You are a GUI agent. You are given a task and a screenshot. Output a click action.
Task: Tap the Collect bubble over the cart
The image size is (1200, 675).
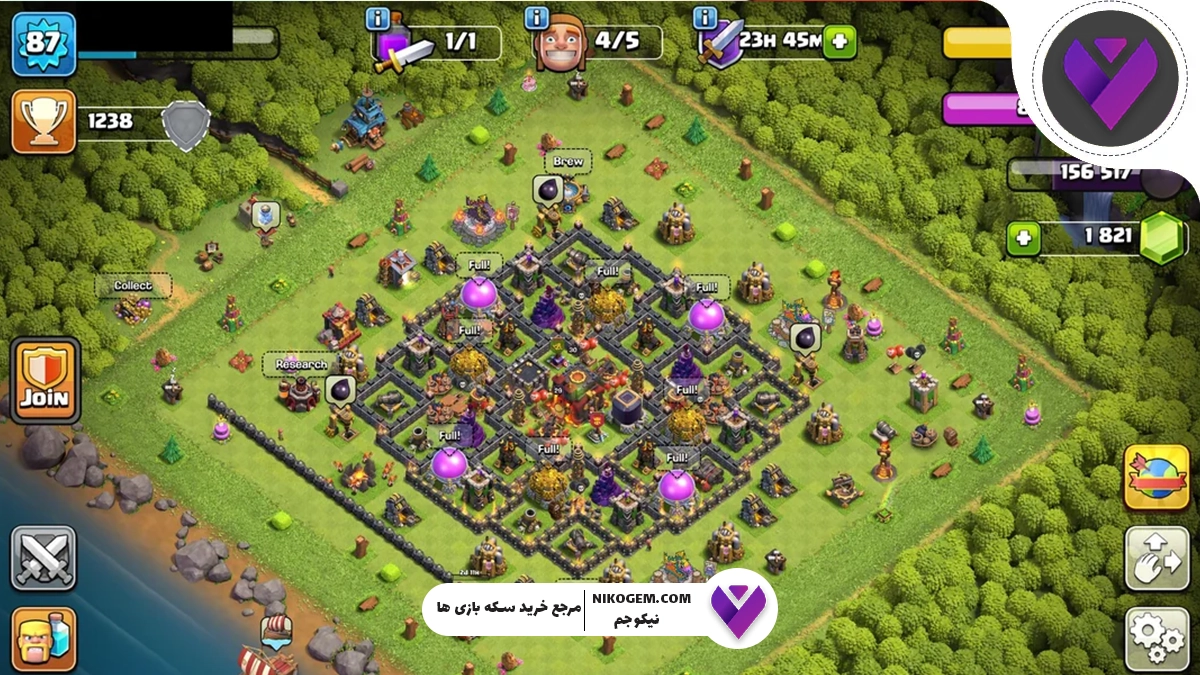tap(133, 286)
